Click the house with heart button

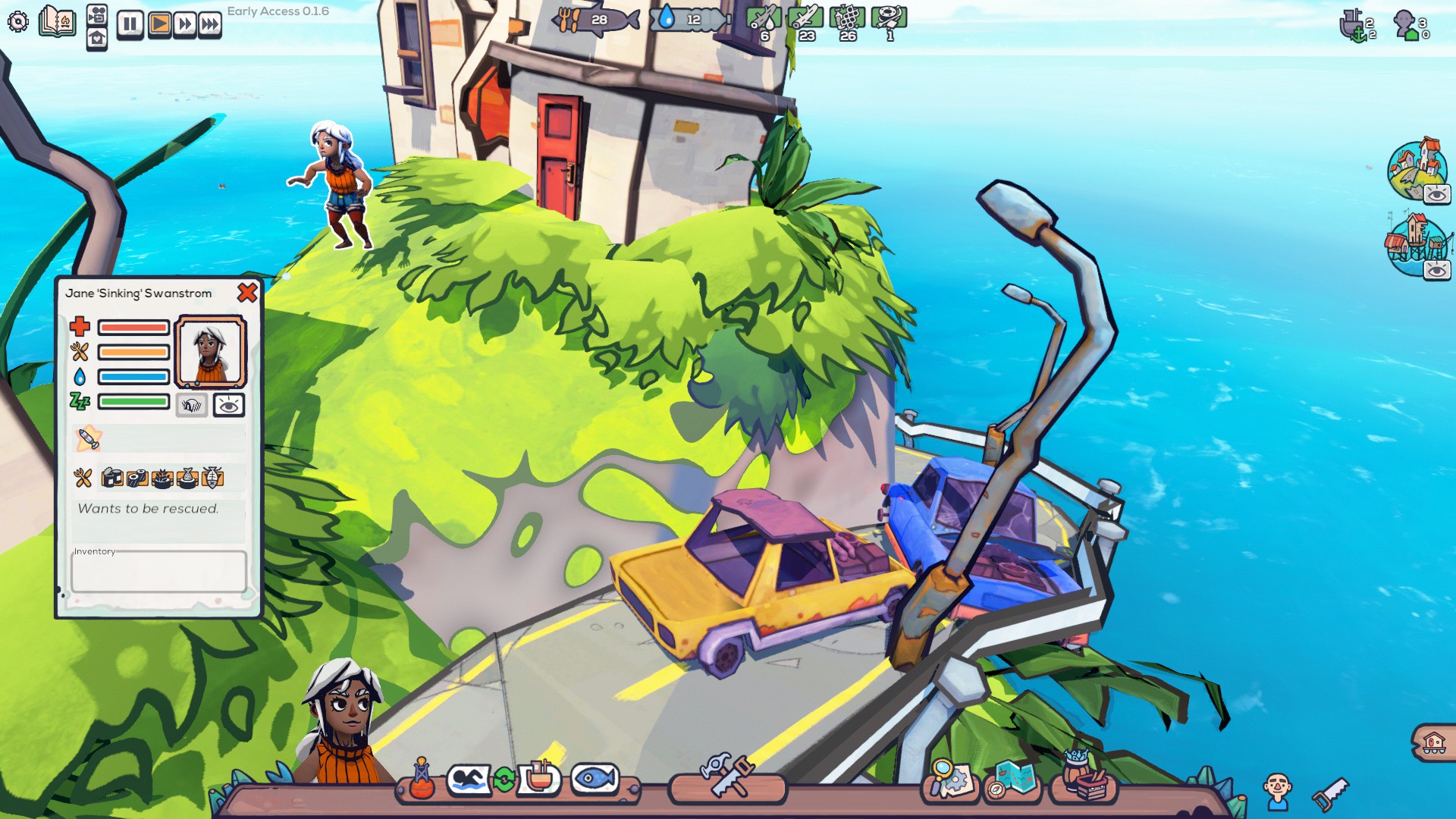97,39
